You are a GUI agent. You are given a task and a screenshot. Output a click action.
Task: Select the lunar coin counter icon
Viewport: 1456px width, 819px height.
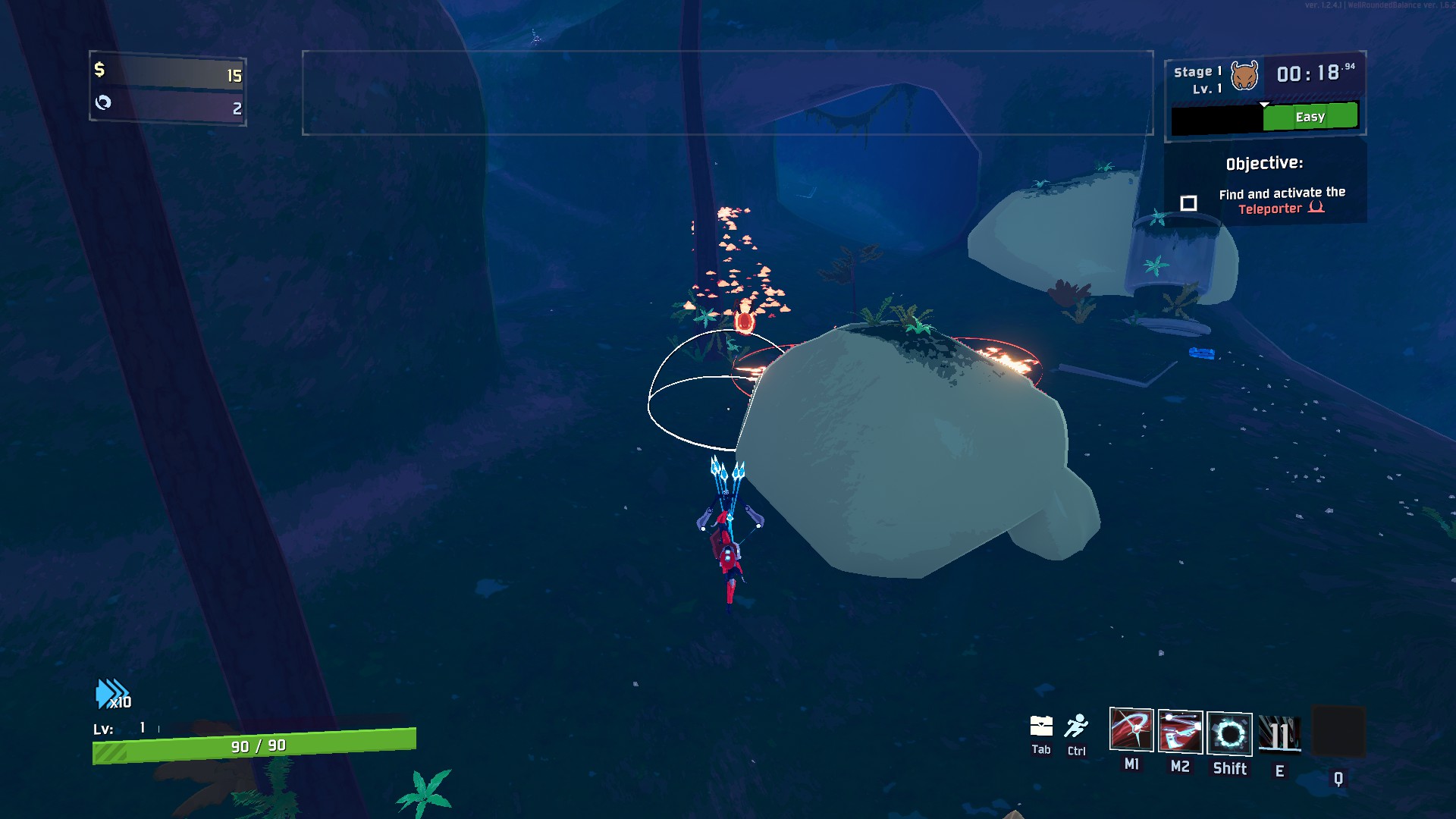(x=103, y=102)
